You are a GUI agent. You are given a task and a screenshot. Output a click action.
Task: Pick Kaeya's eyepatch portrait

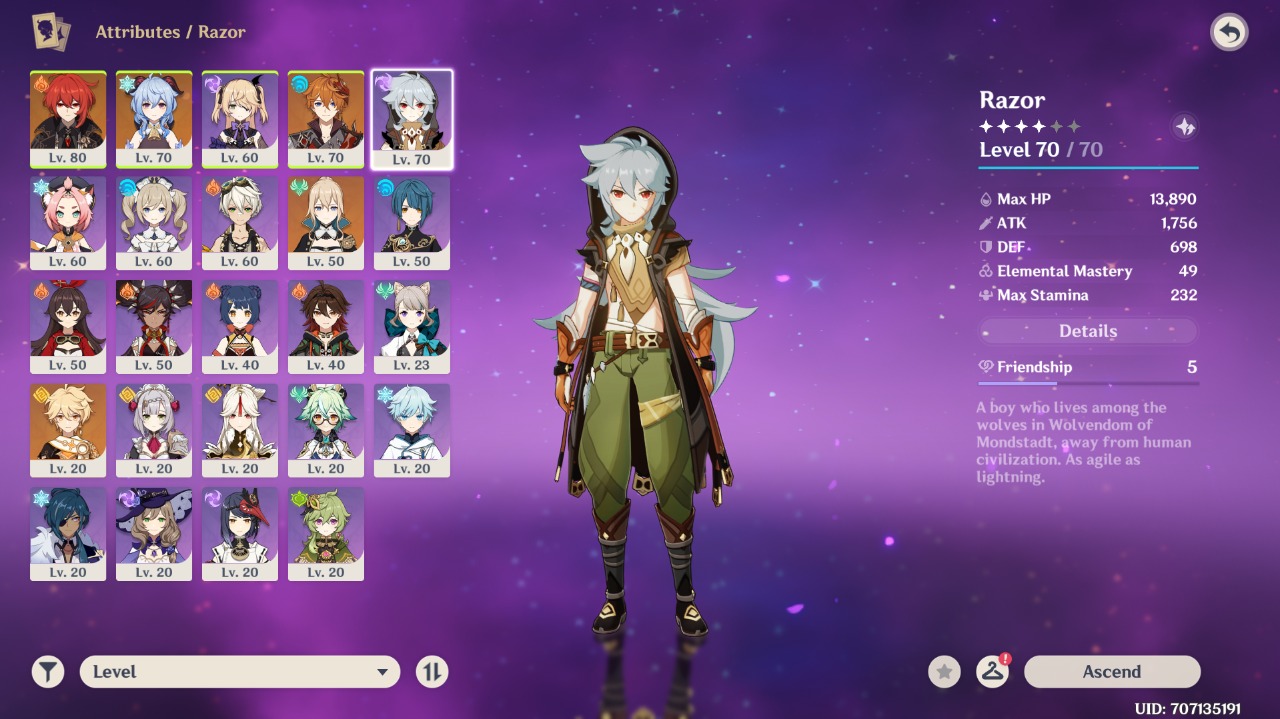(x=68, y=534)
